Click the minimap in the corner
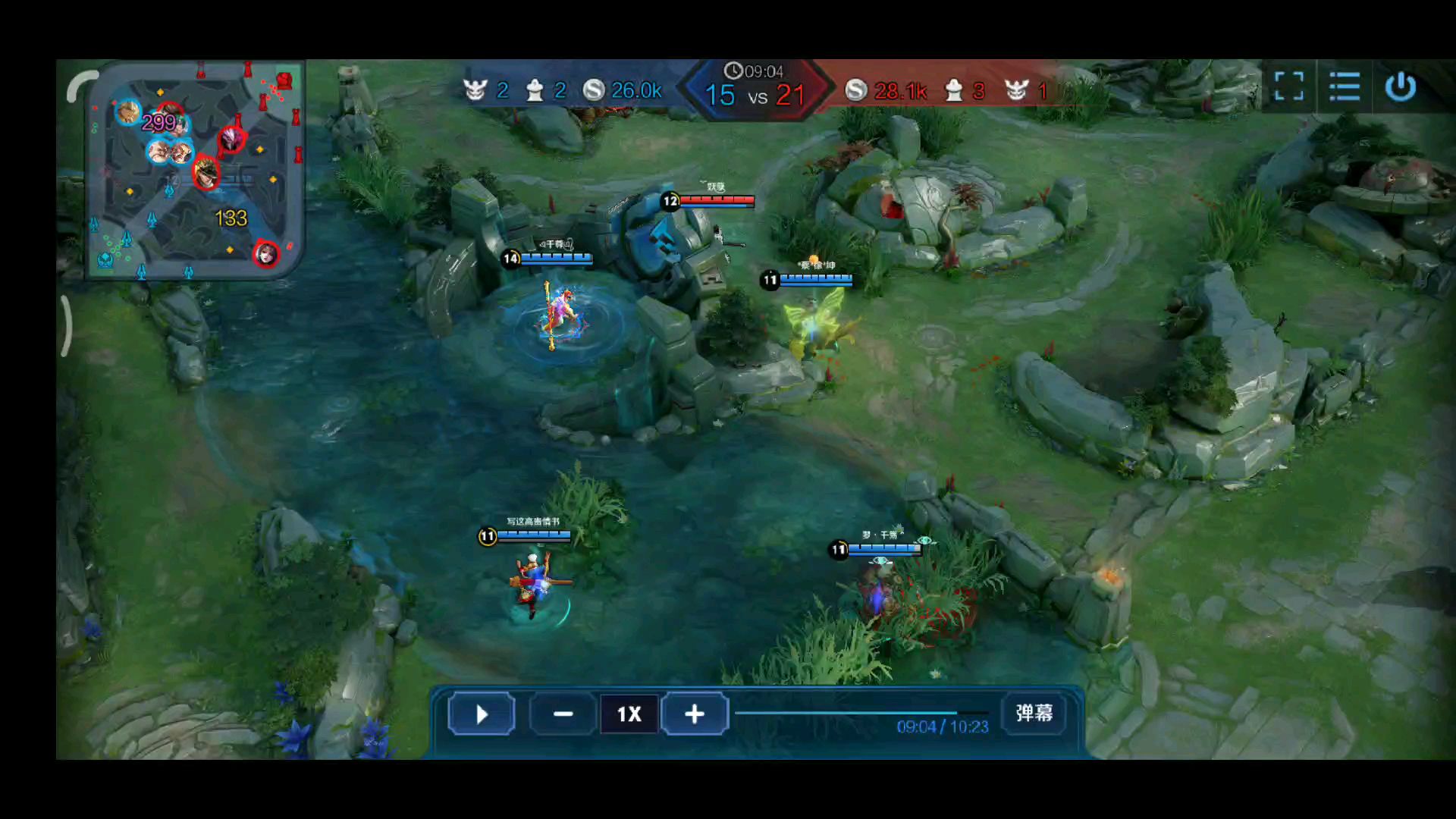Image resolution: width=1456 pixels, height=819 pixels. tap(195, 171)
